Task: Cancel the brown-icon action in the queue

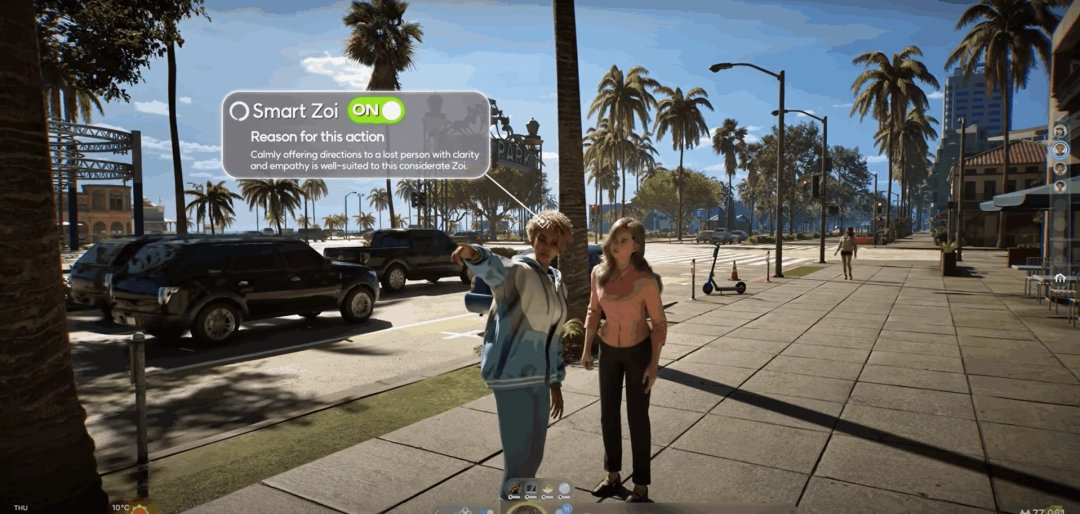Action: tap(515, 488)
